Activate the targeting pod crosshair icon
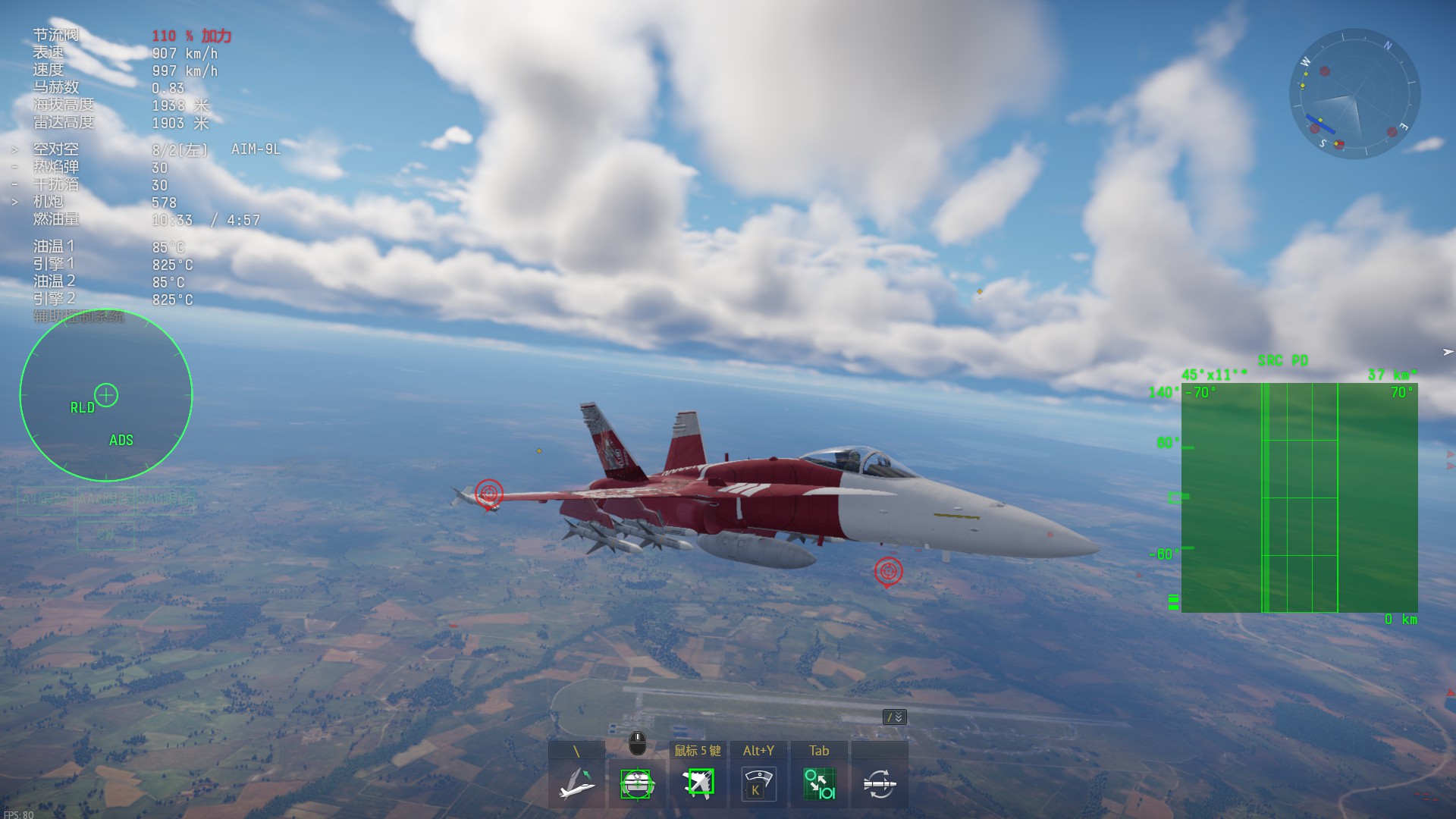Screen dimensions: 1456x819 click(x=637, y=783)
